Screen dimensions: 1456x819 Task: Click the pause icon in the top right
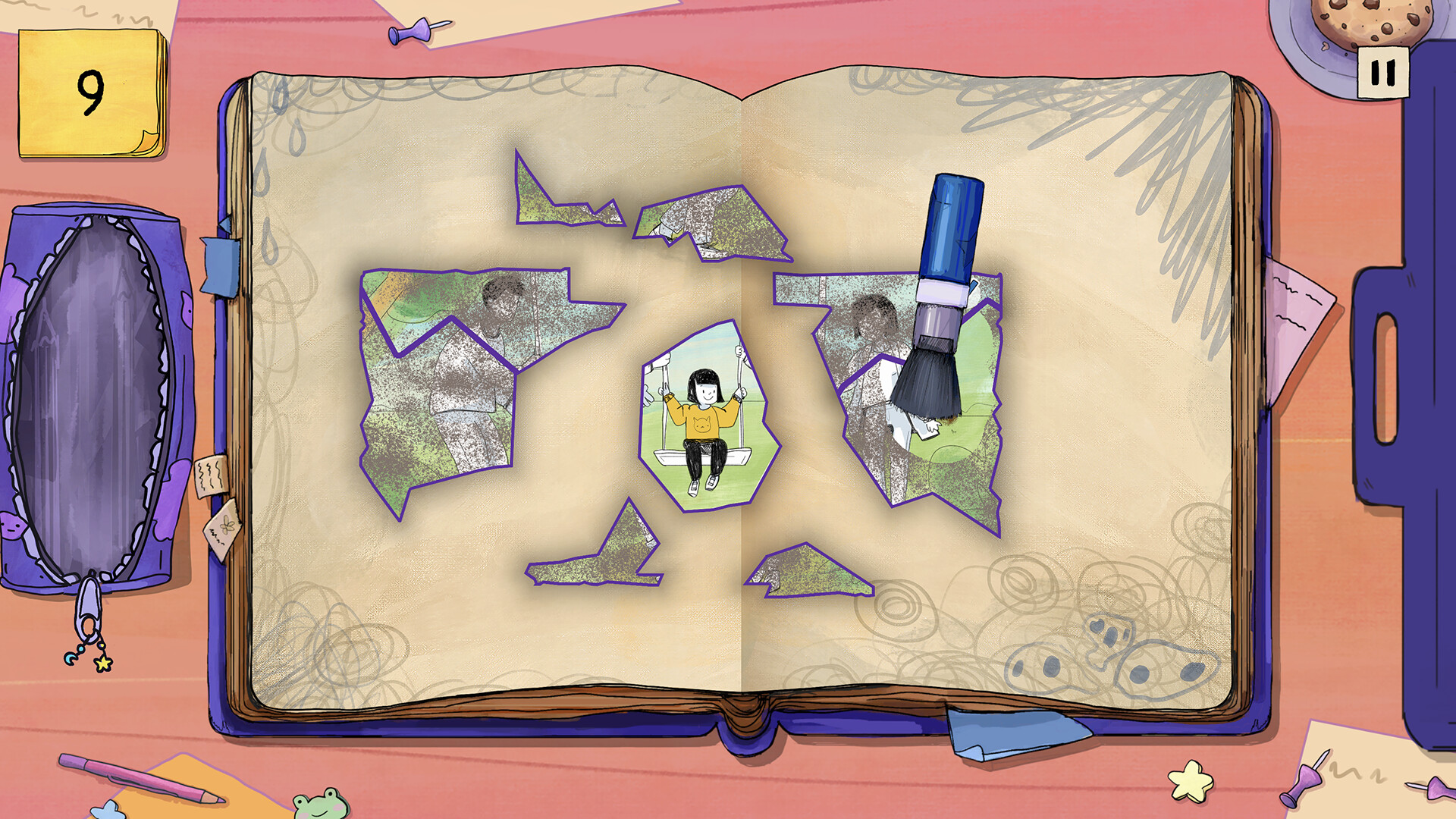(x=1385, y=70)
